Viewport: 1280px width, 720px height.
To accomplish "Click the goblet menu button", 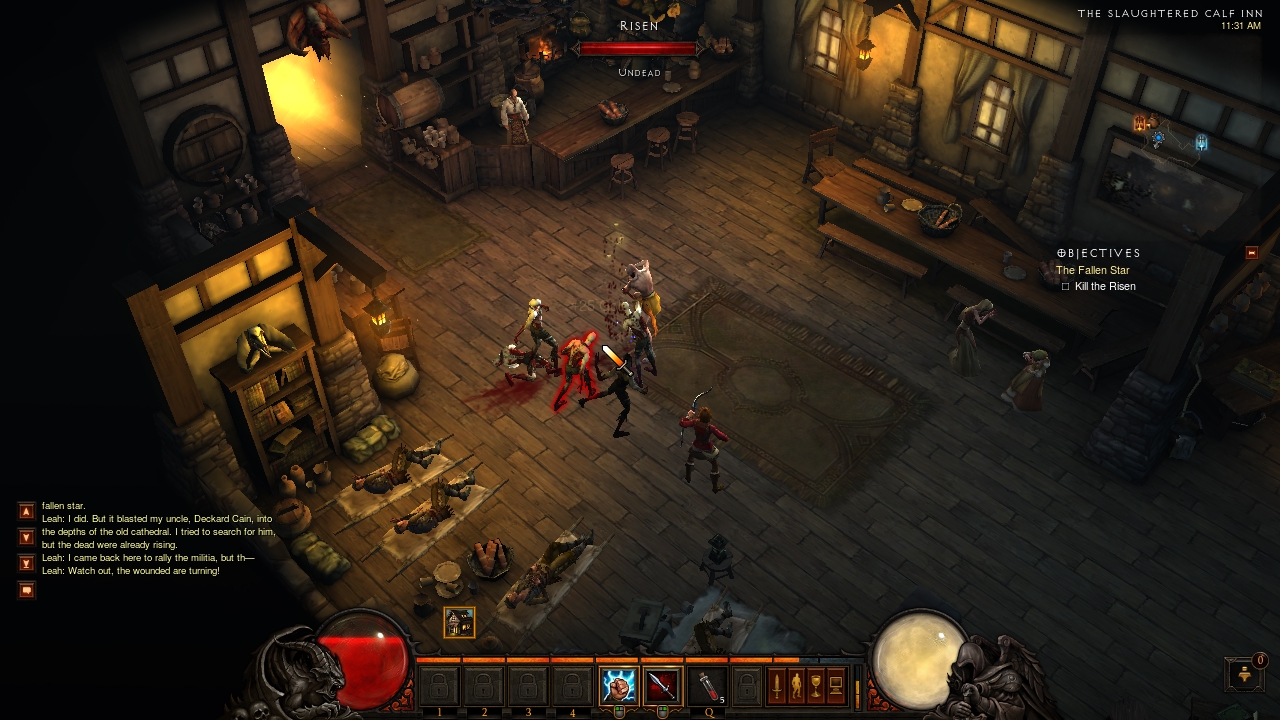I will [816, 686].
